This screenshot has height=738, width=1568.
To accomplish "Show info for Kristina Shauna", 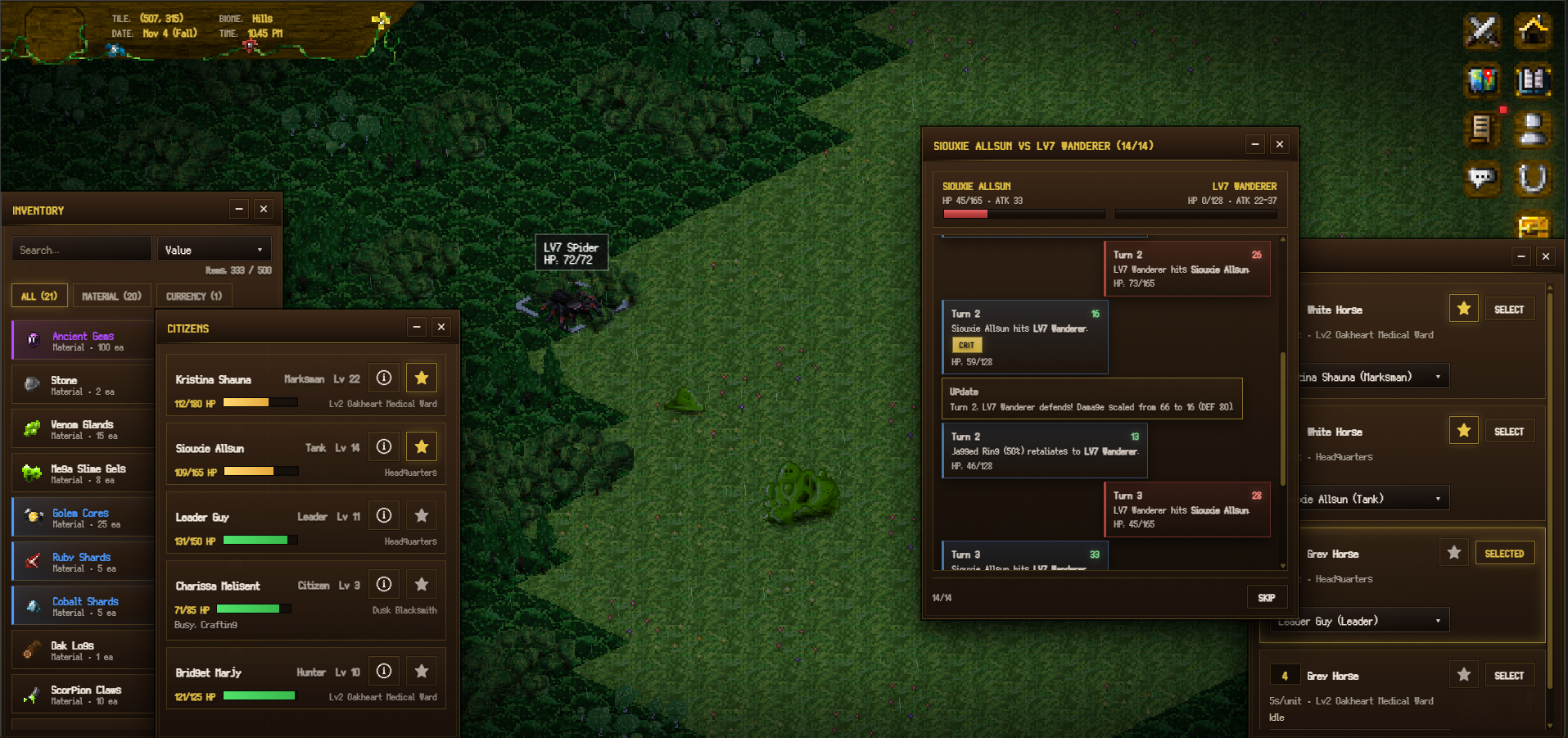I will pos(384,378).
